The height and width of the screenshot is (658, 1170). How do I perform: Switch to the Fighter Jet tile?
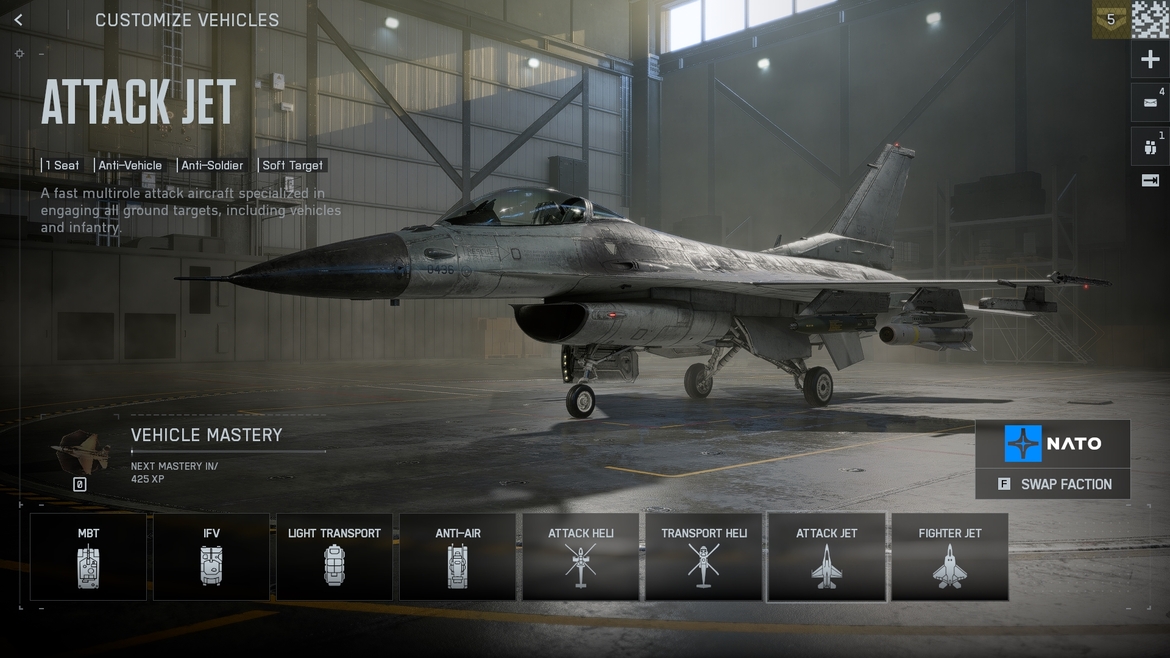949,557
